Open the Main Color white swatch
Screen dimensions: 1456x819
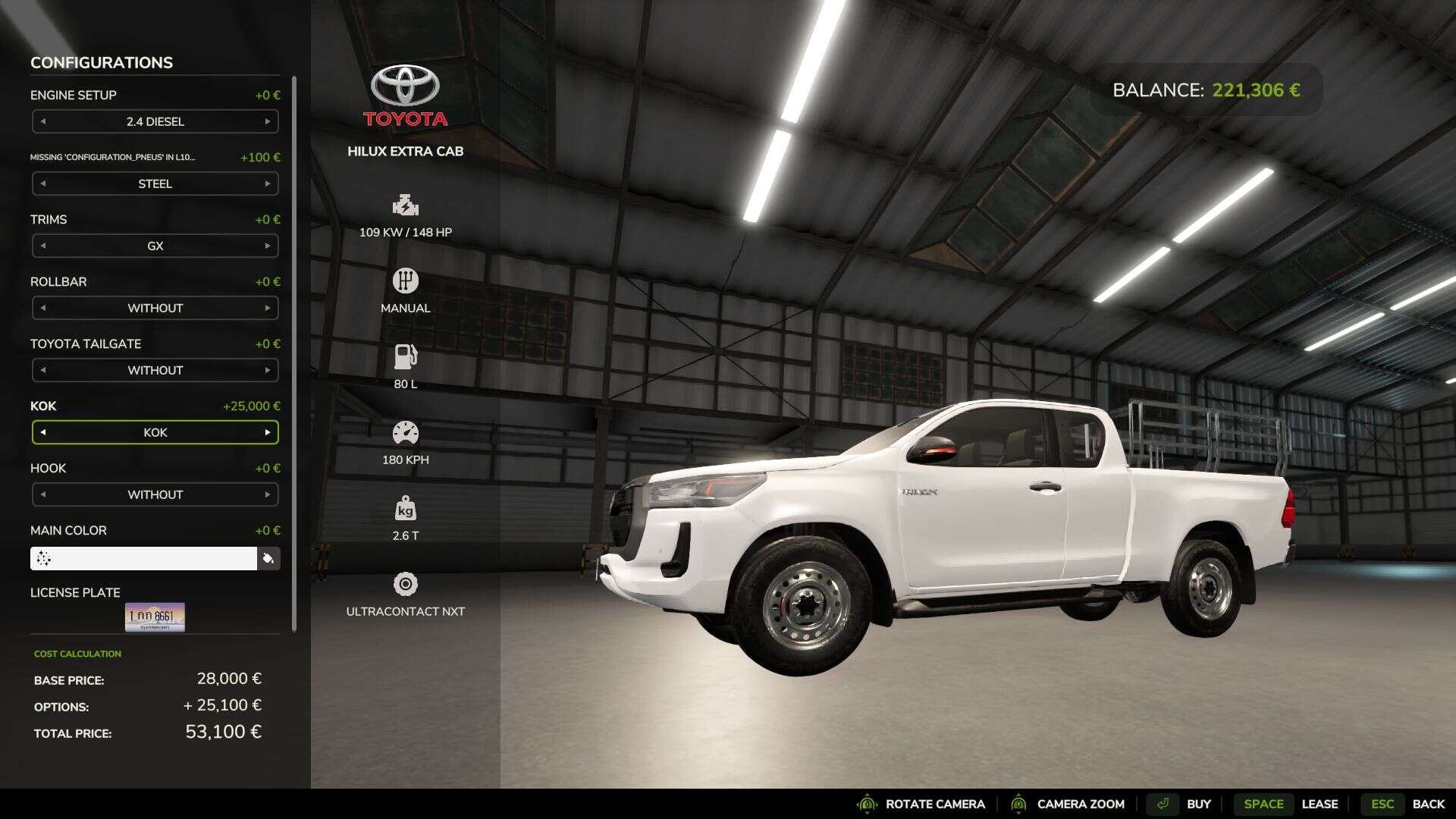[144, 559]
